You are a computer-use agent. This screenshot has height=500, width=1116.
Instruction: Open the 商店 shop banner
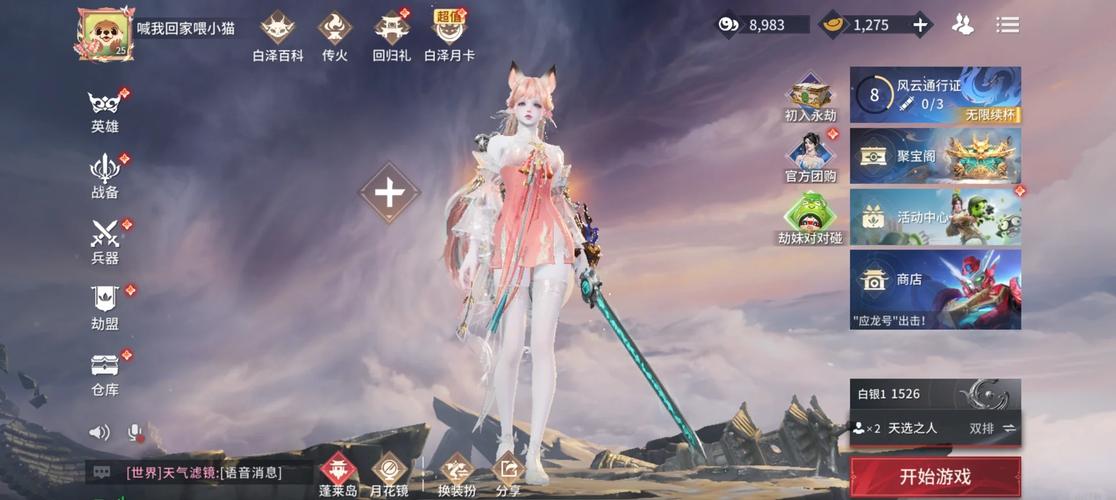tap(935, 289)
